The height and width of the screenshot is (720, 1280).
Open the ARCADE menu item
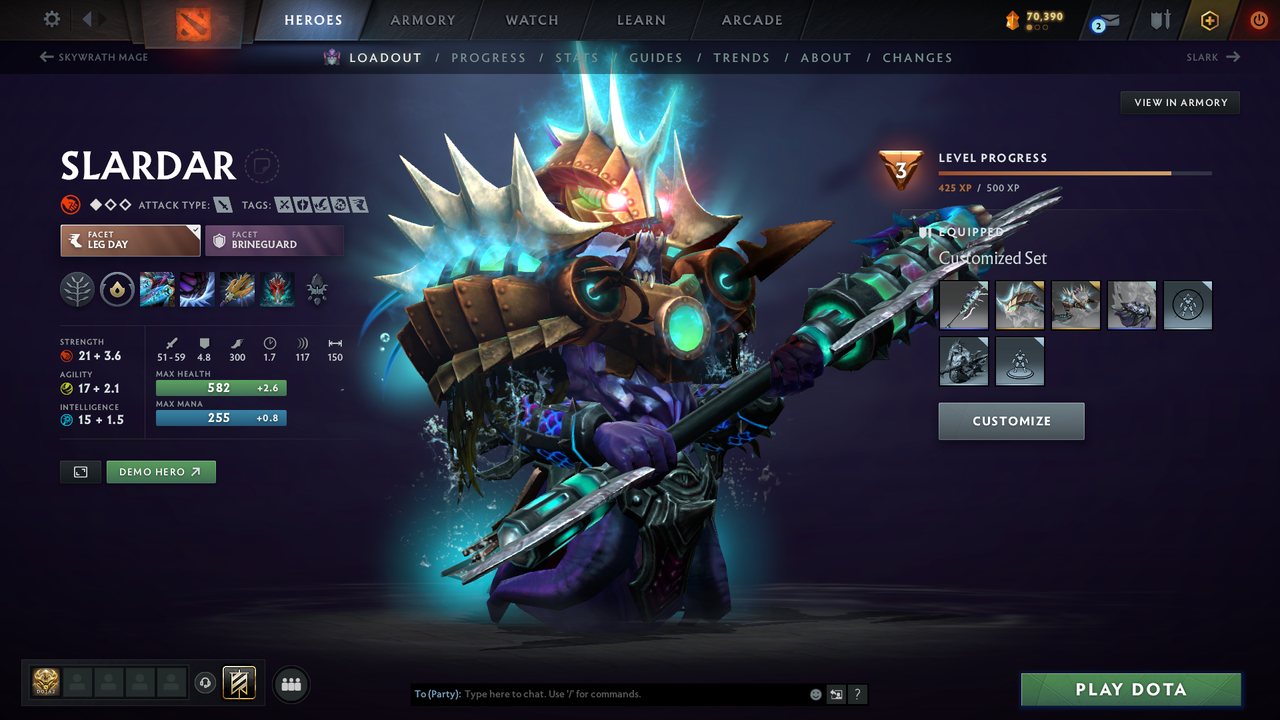[x=751, y=19]
